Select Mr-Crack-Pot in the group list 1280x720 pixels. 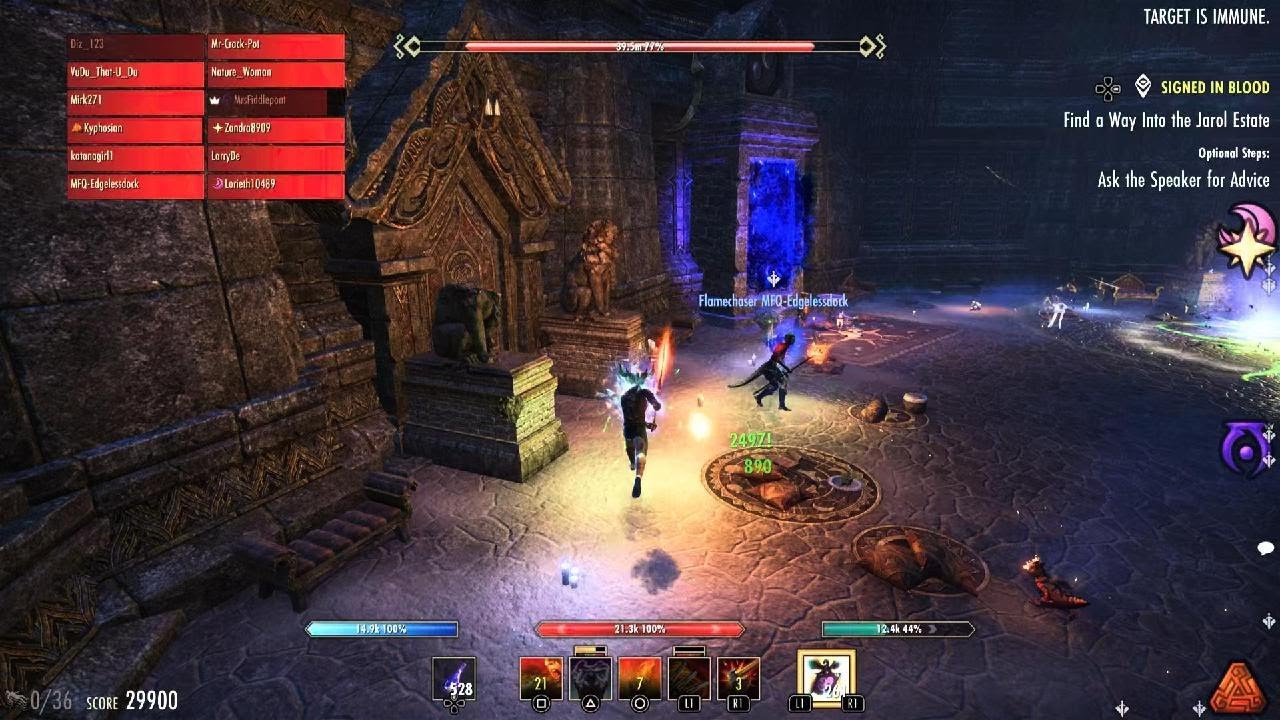[276, 46]
